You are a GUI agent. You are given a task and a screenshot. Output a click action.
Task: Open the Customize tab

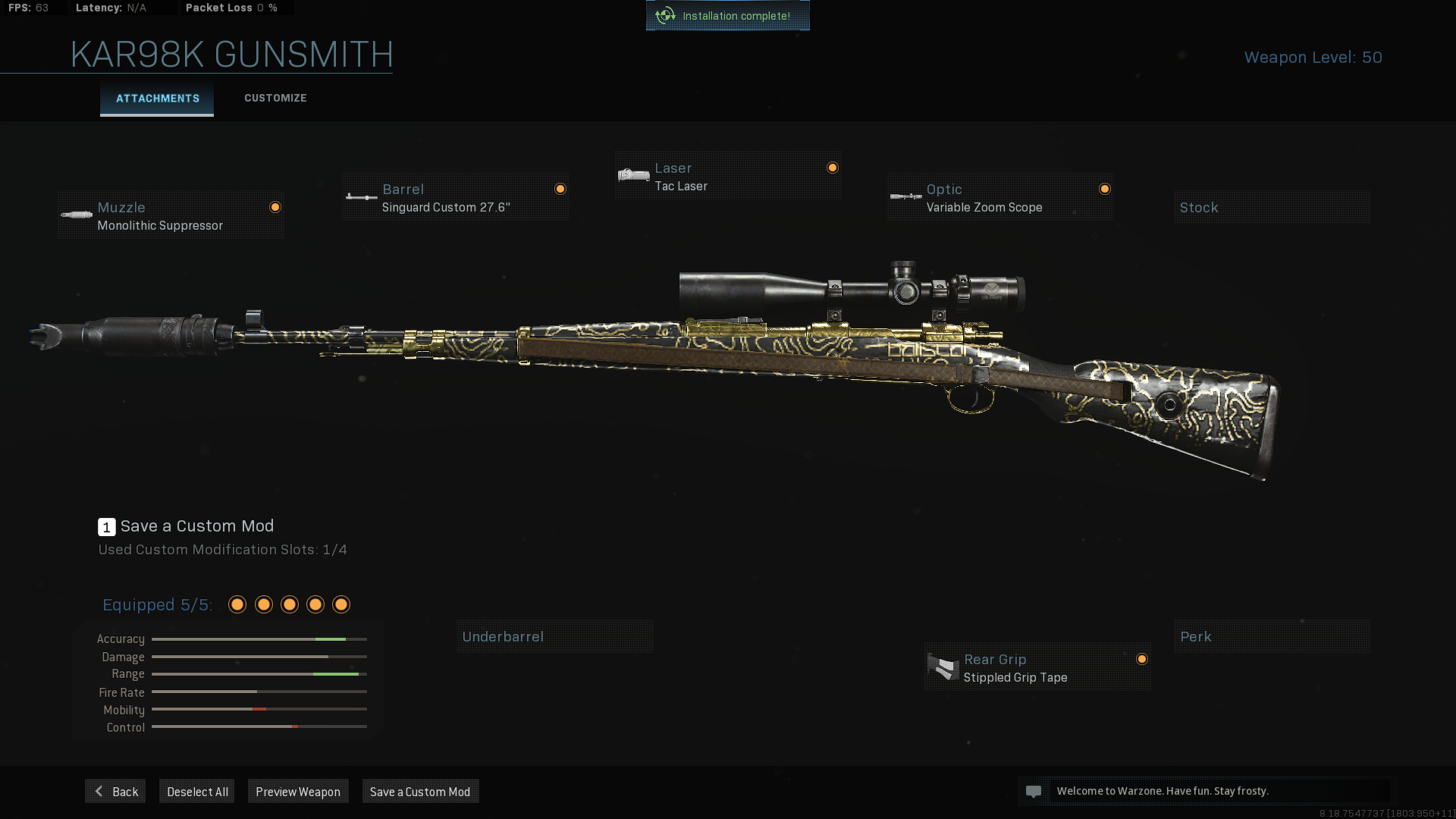(x=275, y=99)
